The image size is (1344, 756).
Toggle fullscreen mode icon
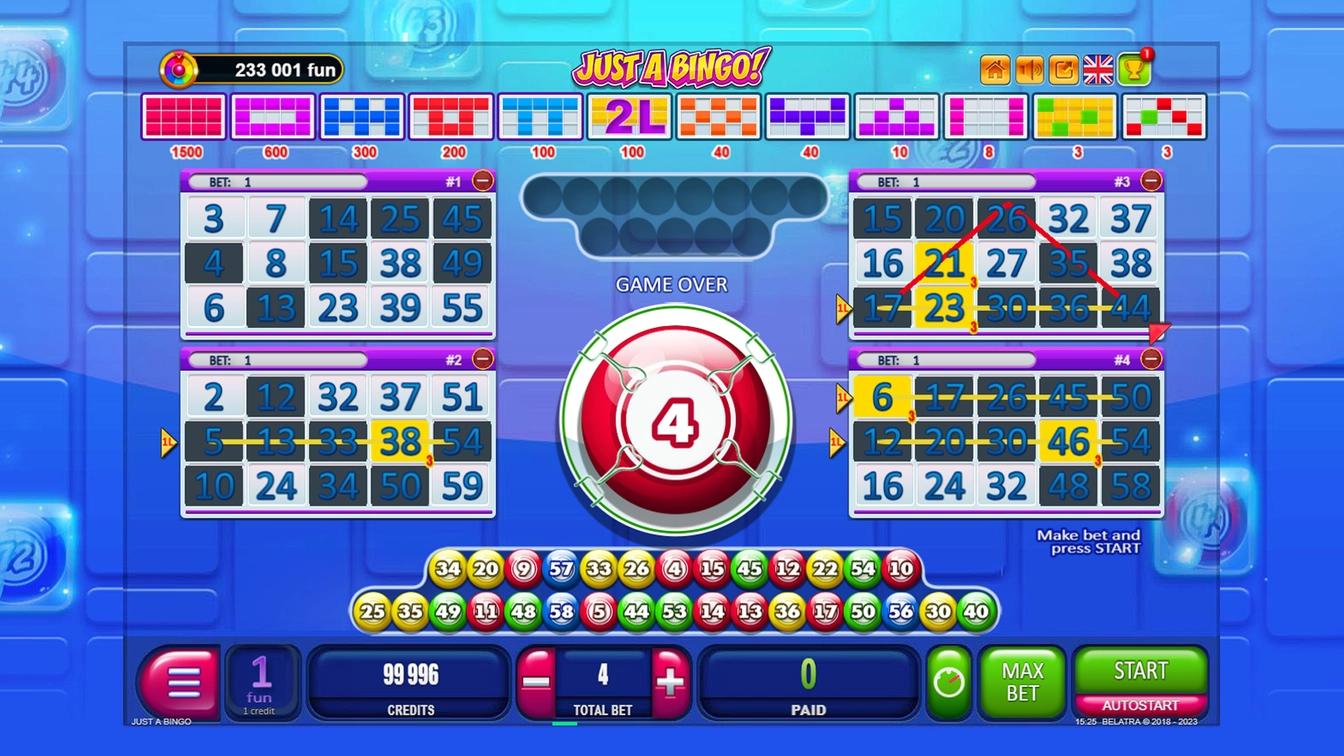(x=1064, y=70)
